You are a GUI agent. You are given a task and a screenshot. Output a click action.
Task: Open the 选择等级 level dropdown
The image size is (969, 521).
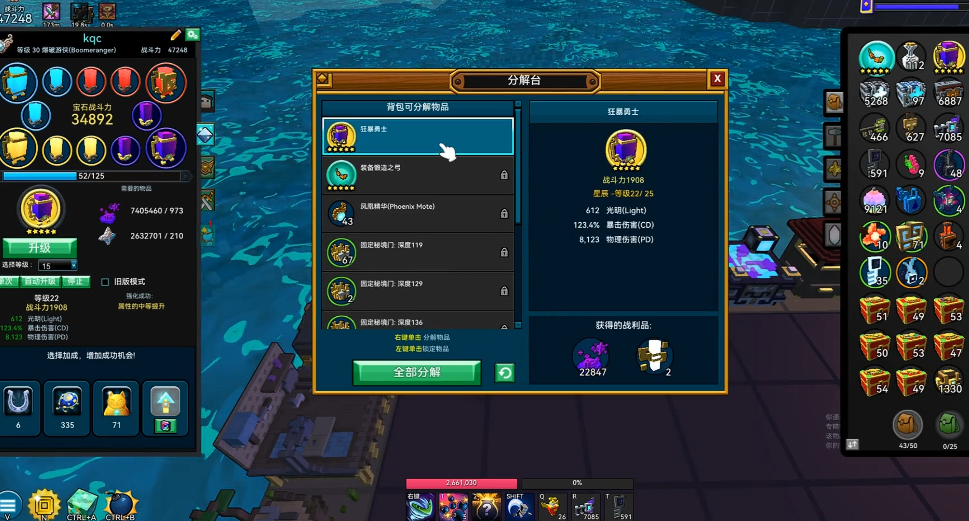[58, 265]
